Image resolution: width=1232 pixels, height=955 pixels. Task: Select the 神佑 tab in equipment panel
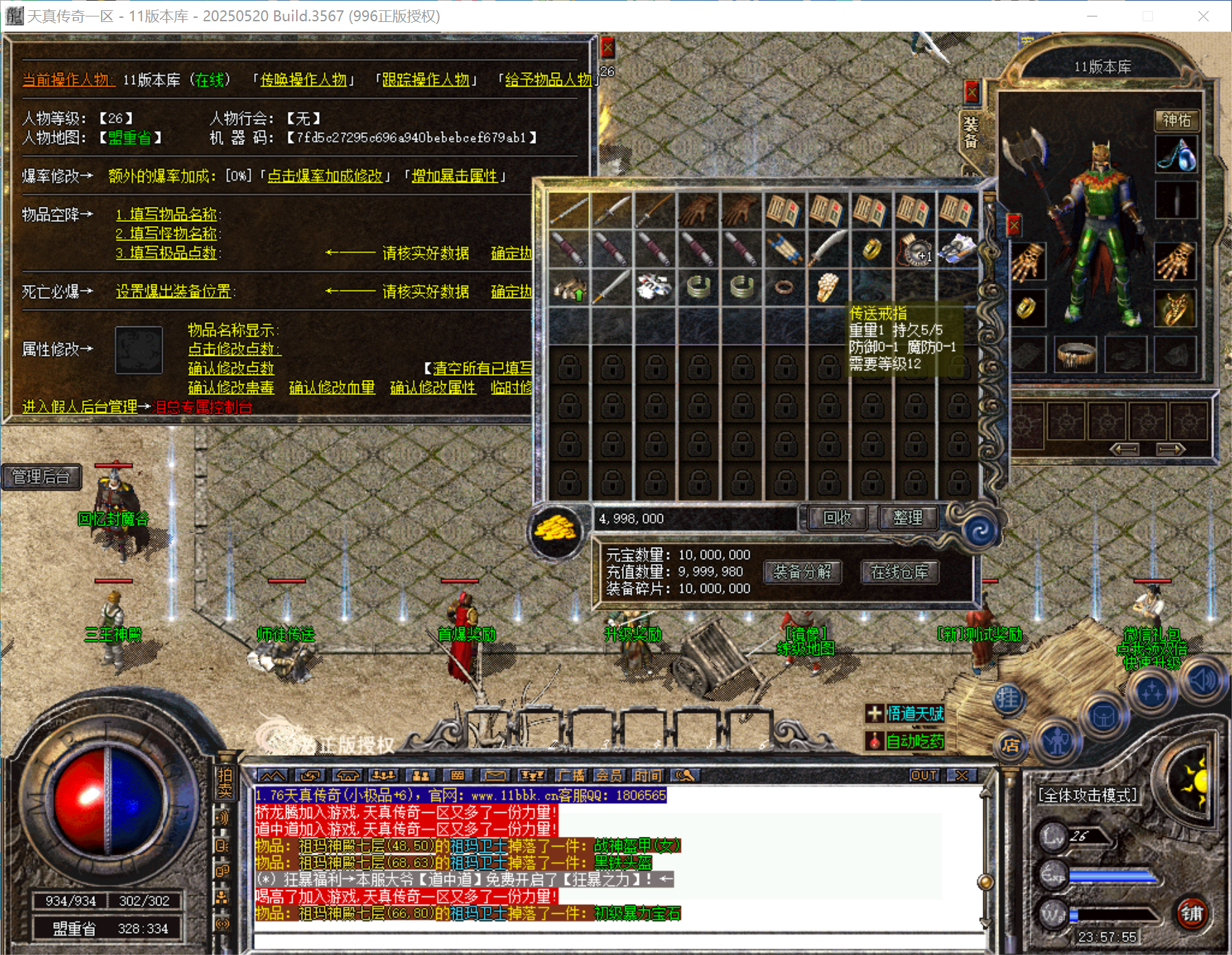(1176, 120)
